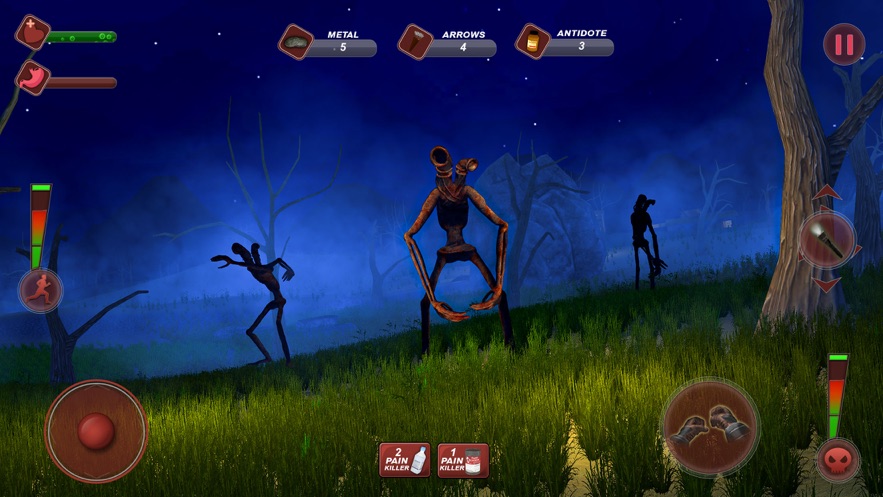Click the down arrow below the flashlight
Viewport: 883px width, 497px height.
click(826, 285)
